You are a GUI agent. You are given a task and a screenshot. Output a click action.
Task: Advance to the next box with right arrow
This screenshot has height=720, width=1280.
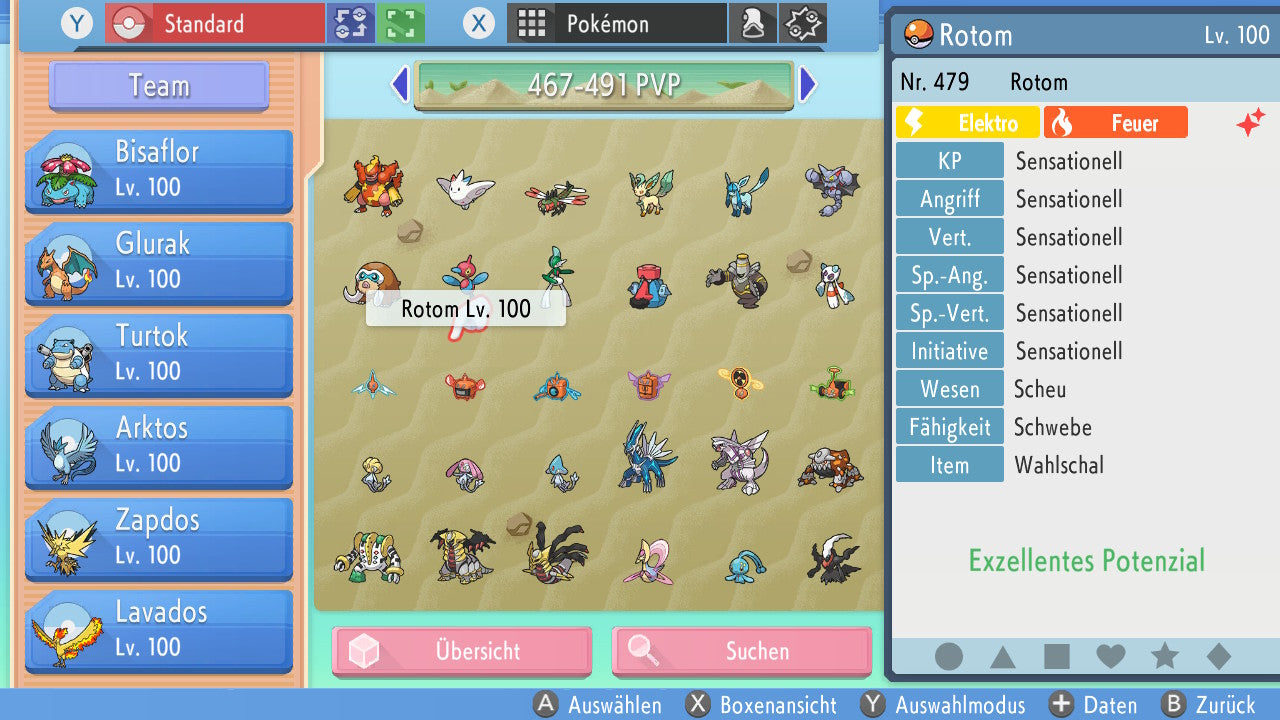(x=808, y=86)
